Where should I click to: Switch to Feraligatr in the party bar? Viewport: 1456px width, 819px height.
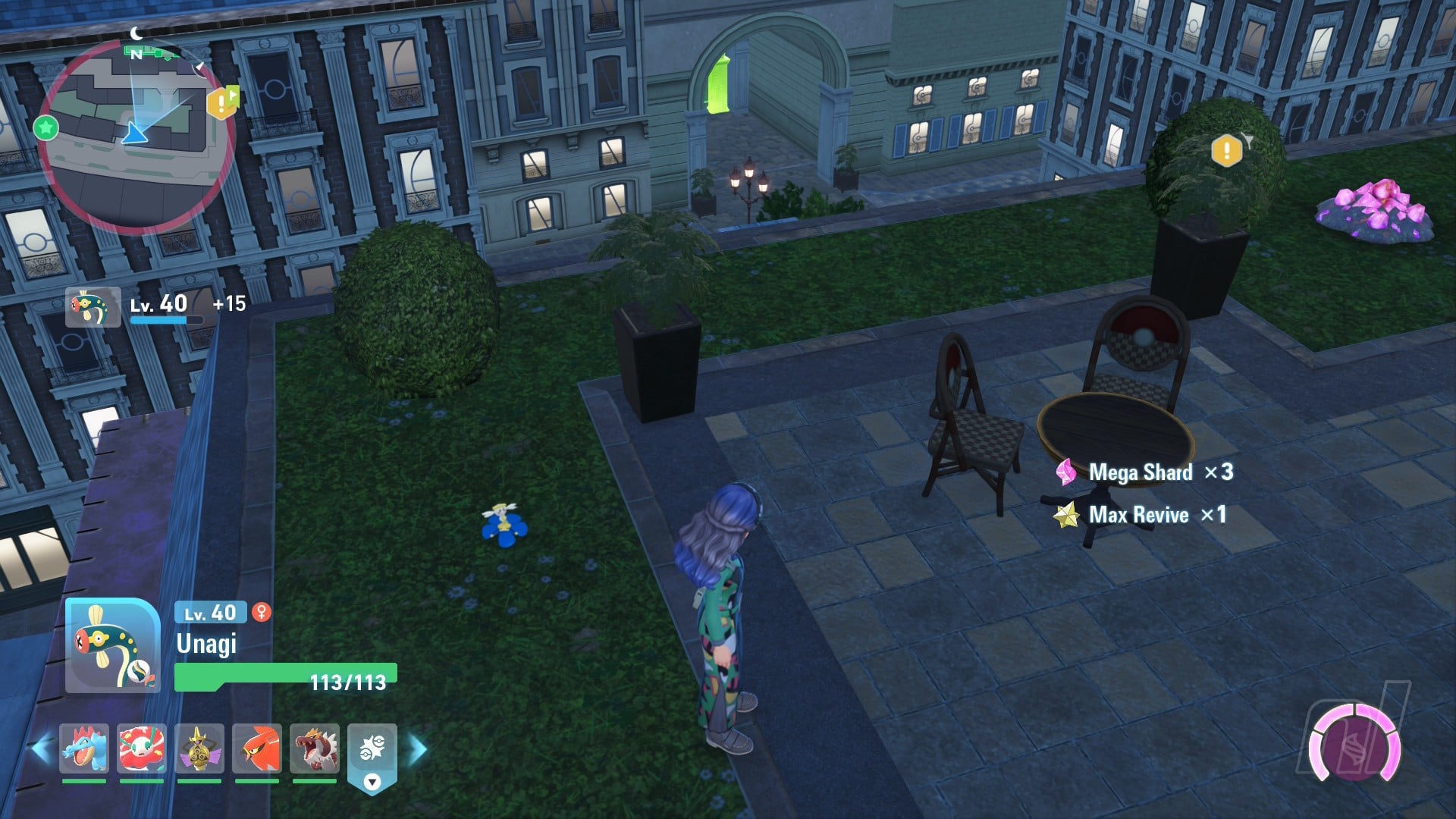[84, 748]
